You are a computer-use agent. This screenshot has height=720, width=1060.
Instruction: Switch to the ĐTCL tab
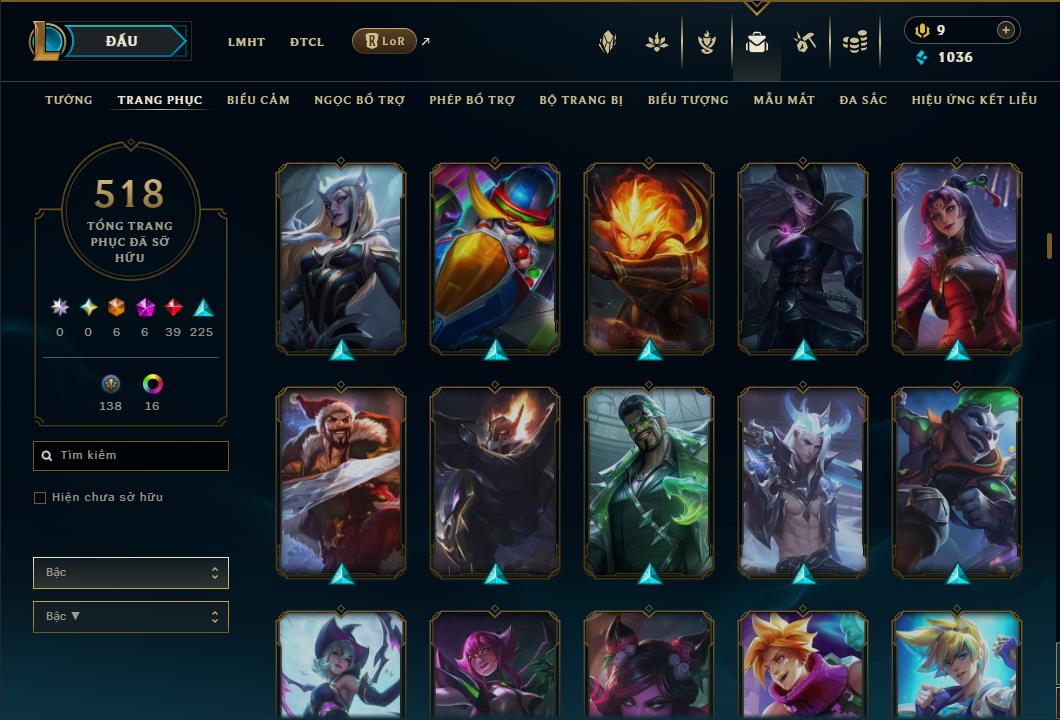pyautogui.click(x=307, y=42)
